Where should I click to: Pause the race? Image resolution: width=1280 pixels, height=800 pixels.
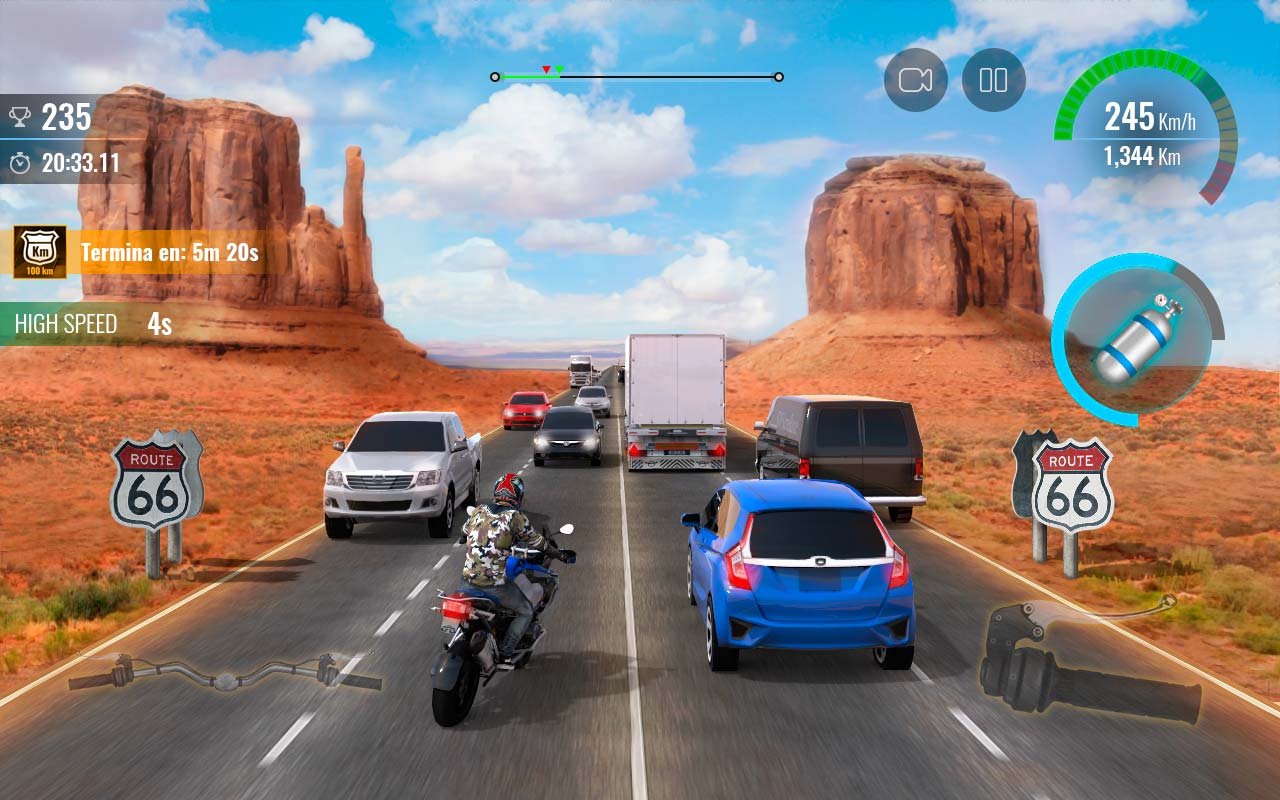[993, 80]
